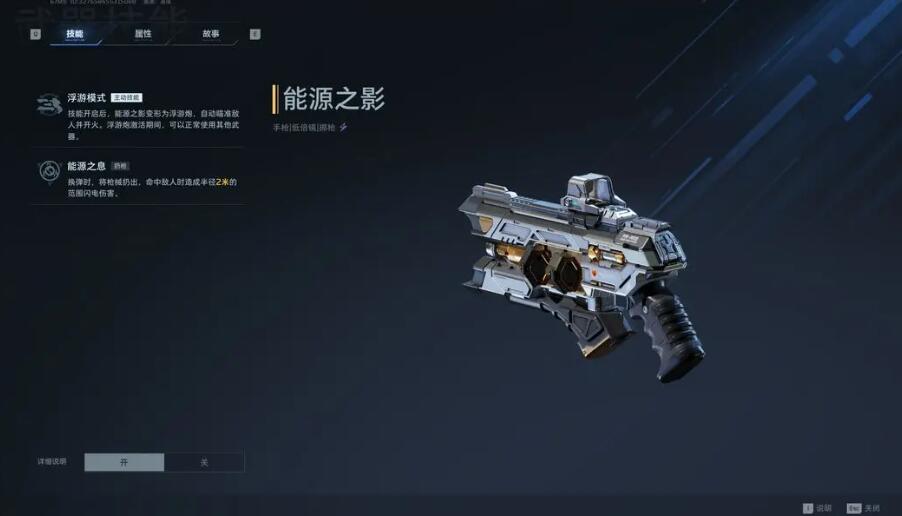The width and height of the screenshot is (902, 516).
Task: Open the 属性 (Attributes) tab
Action: [143, 34]
